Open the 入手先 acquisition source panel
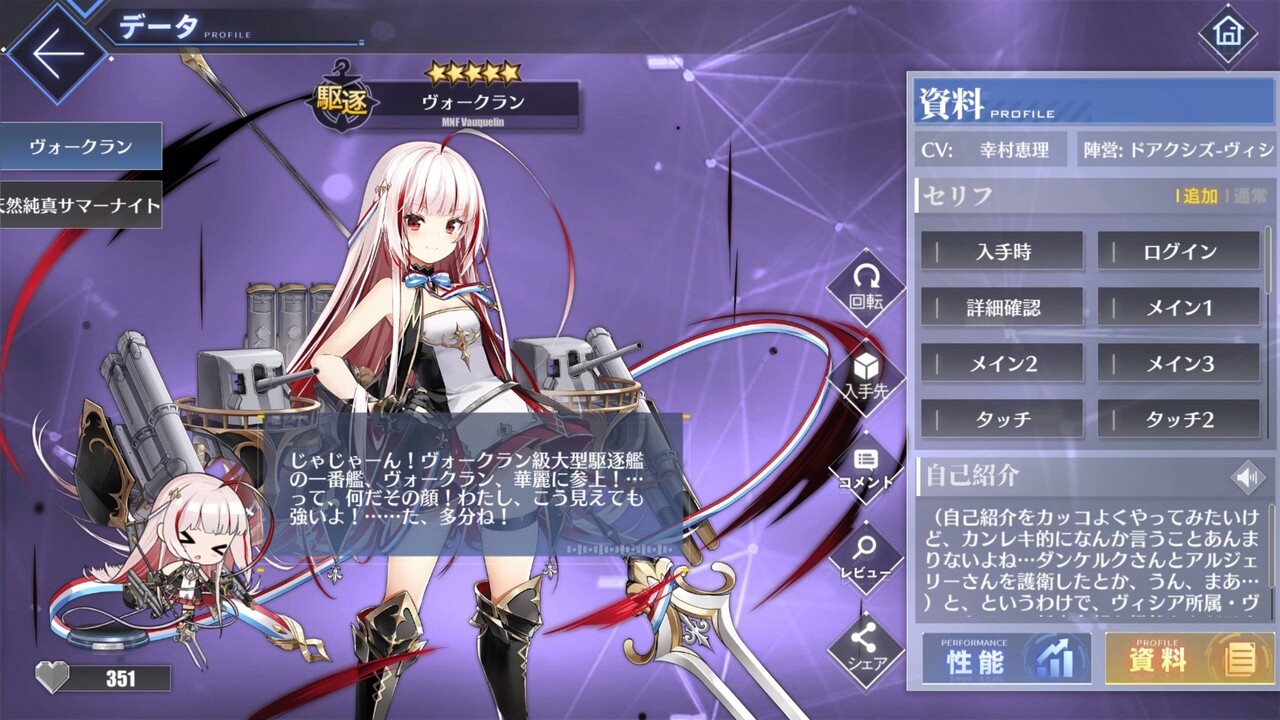This screenshot has width=1280, height=720. tap(866, 370)
